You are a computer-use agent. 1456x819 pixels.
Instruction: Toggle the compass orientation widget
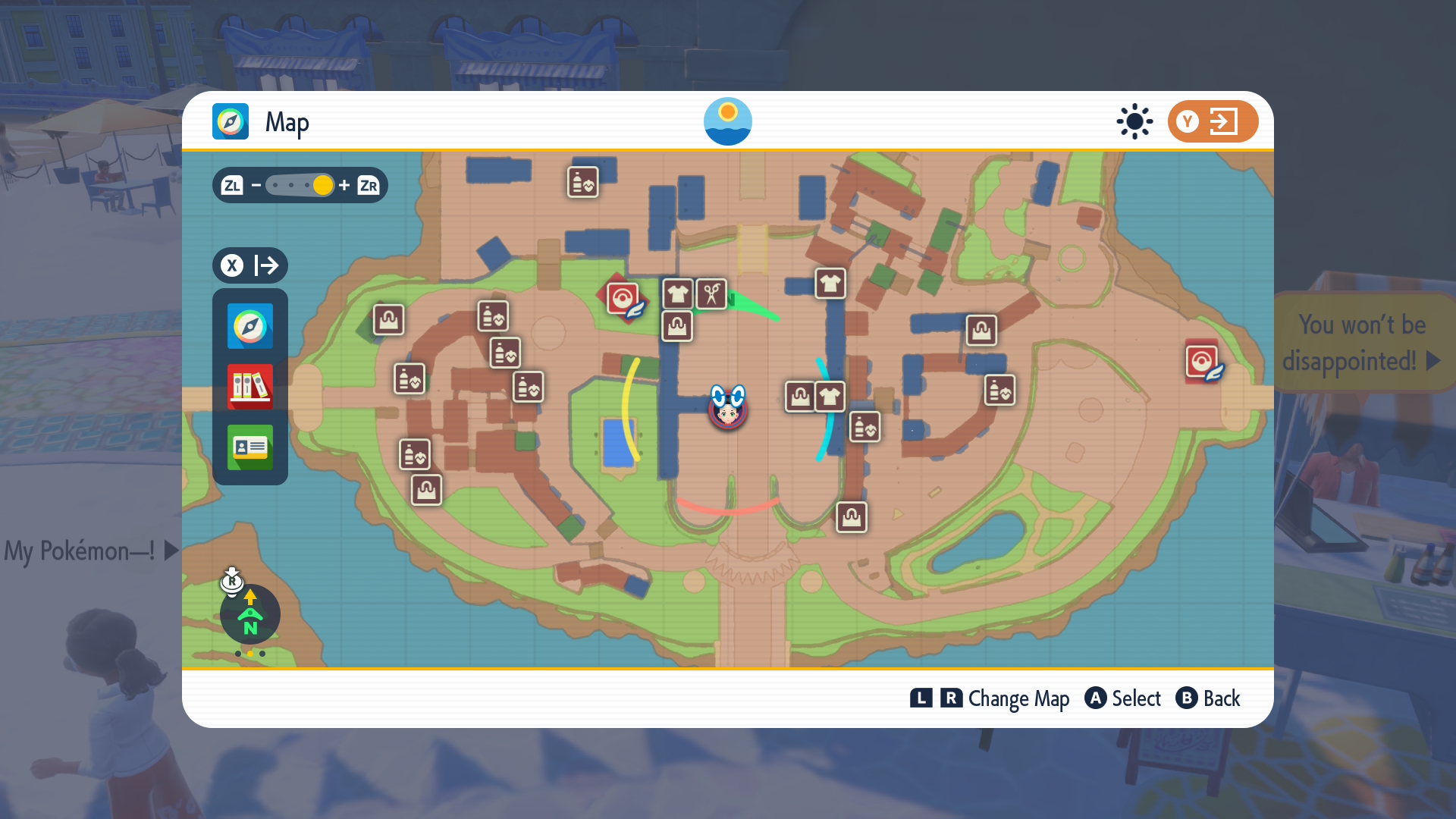pos(249,614)
